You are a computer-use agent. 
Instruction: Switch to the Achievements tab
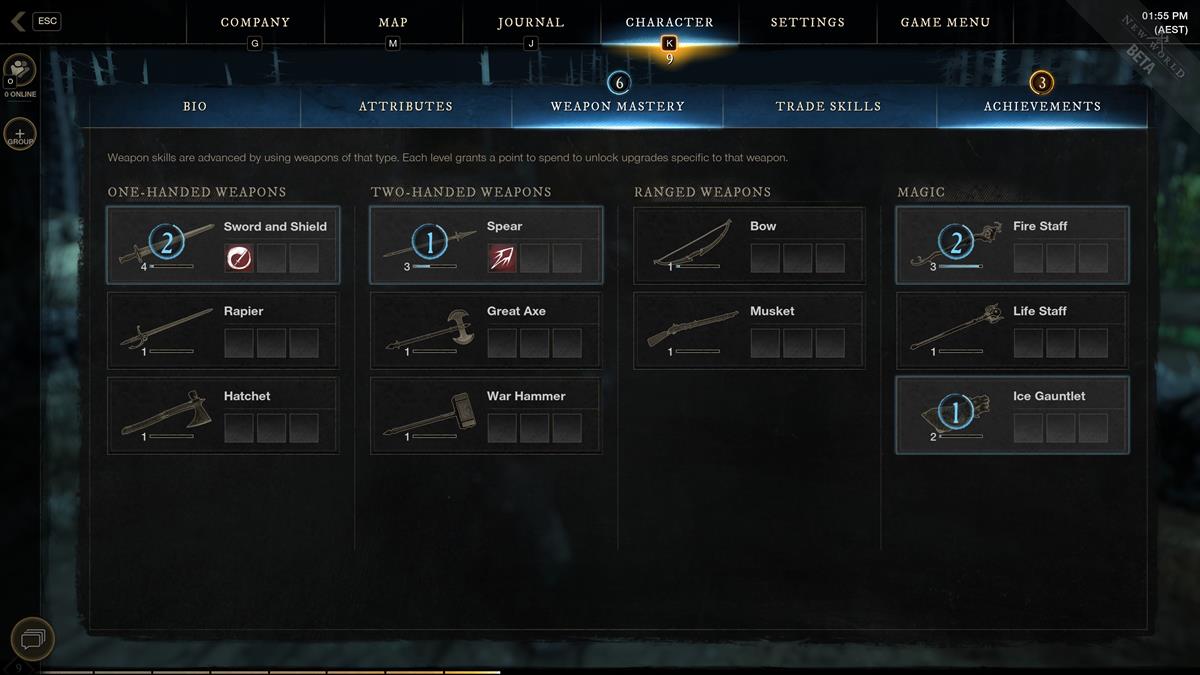click(1042, 106)
